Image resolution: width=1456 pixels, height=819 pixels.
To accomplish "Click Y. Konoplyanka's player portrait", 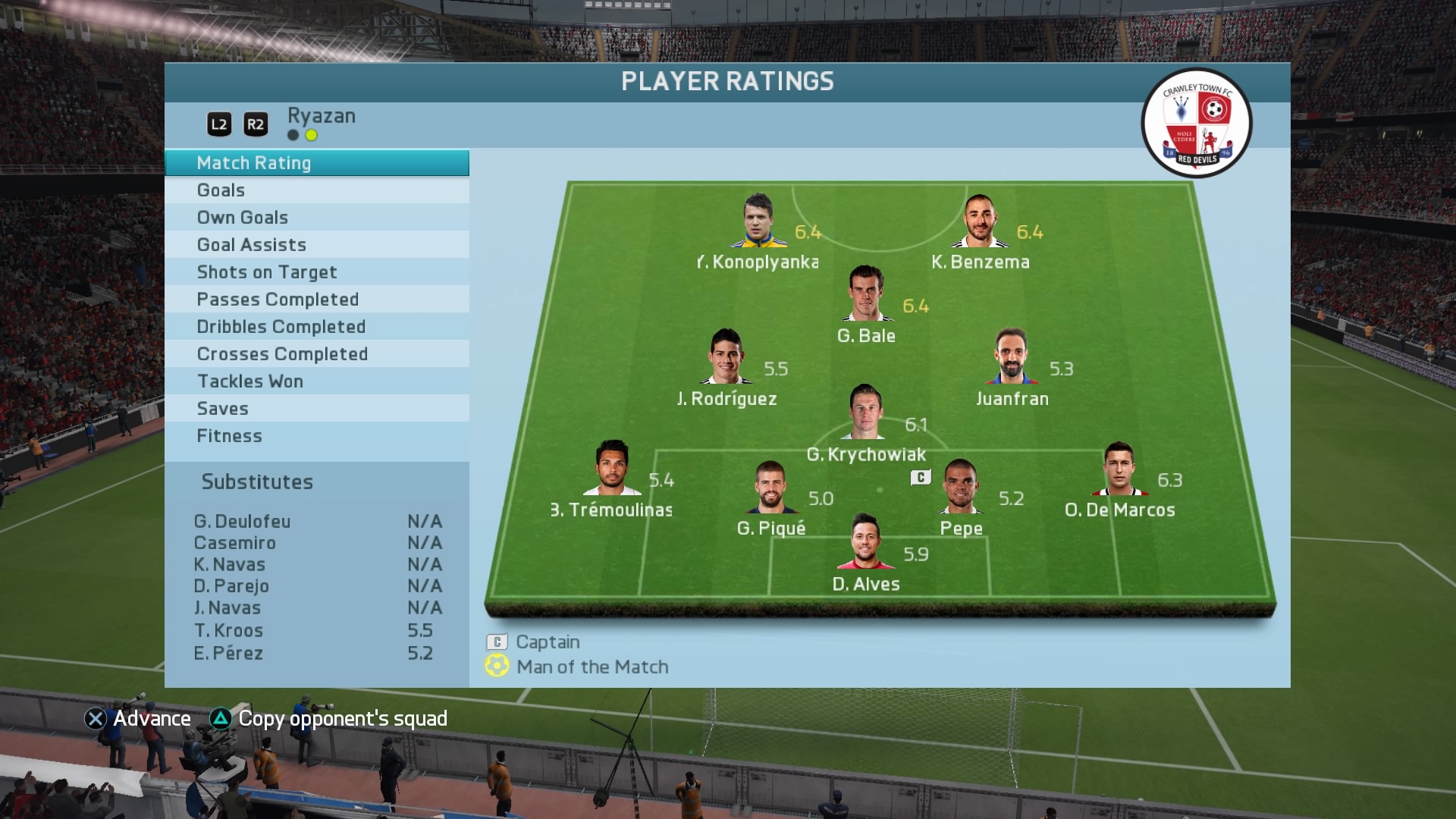I will point(758,221).
